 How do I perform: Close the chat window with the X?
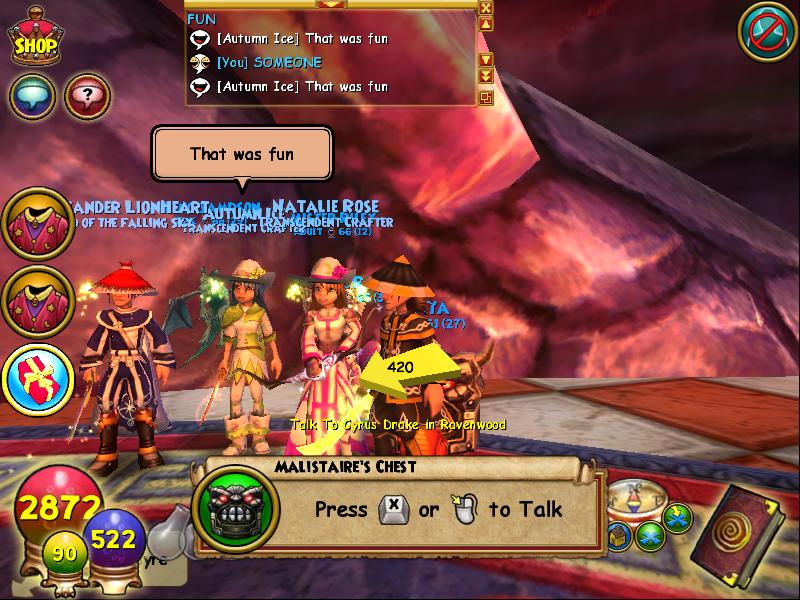point(486,8)
